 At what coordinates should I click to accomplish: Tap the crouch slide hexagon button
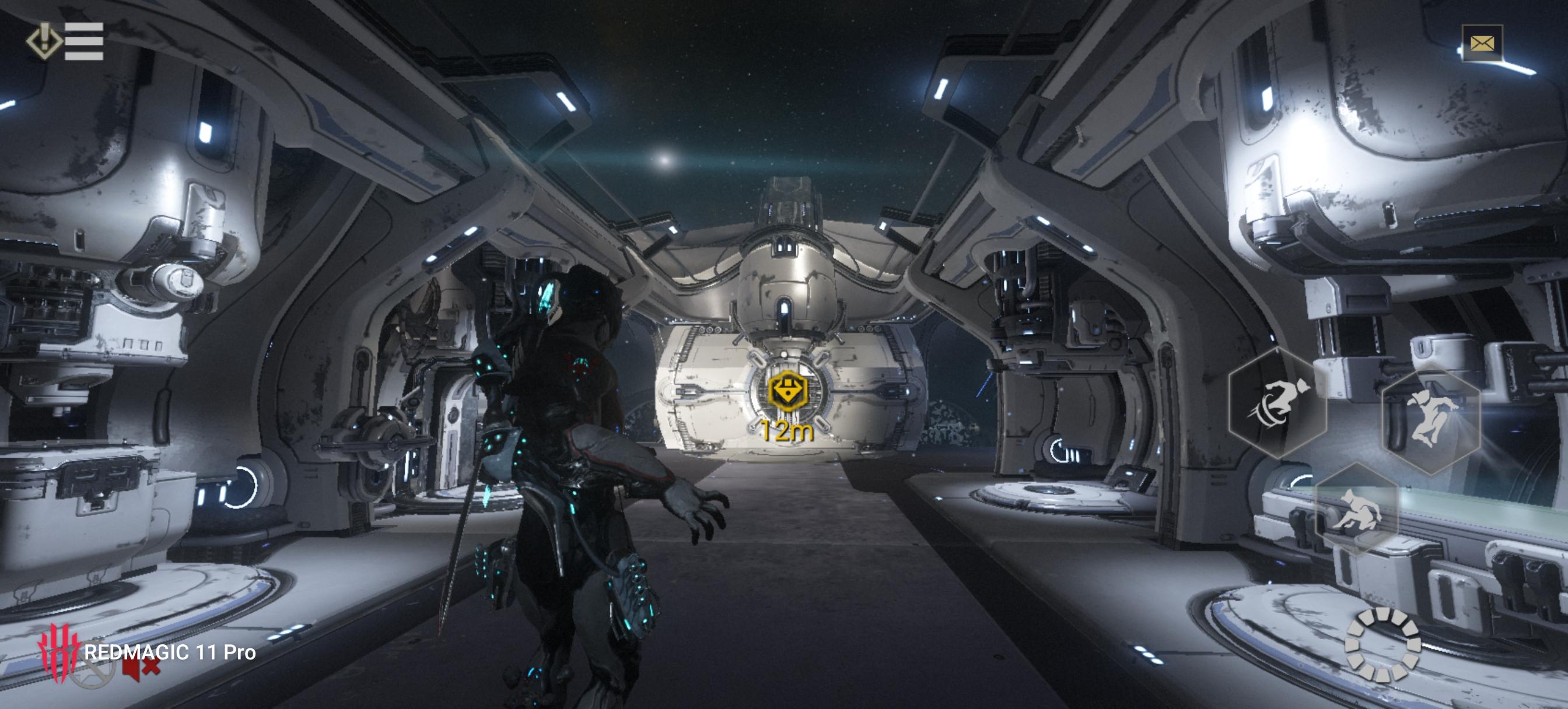(x=1357, y=511)
